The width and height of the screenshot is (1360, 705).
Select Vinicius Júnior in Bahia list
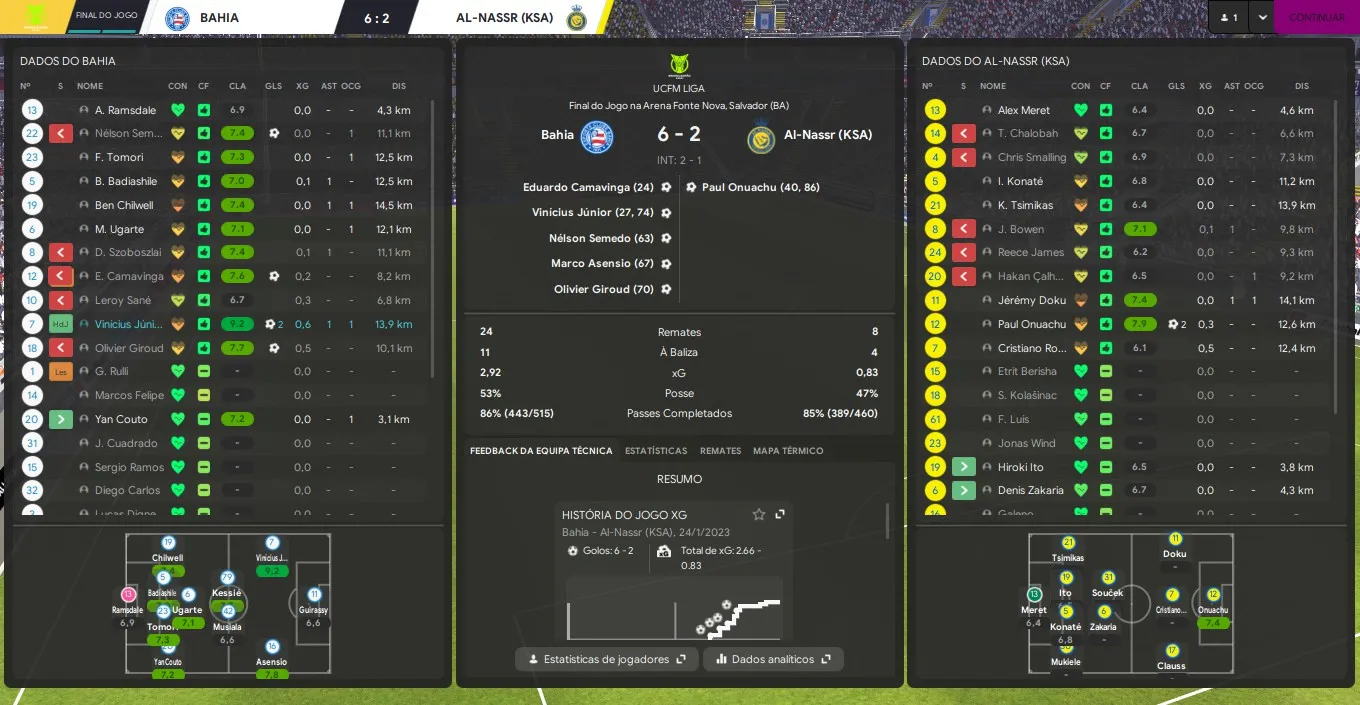coord(128,324)
